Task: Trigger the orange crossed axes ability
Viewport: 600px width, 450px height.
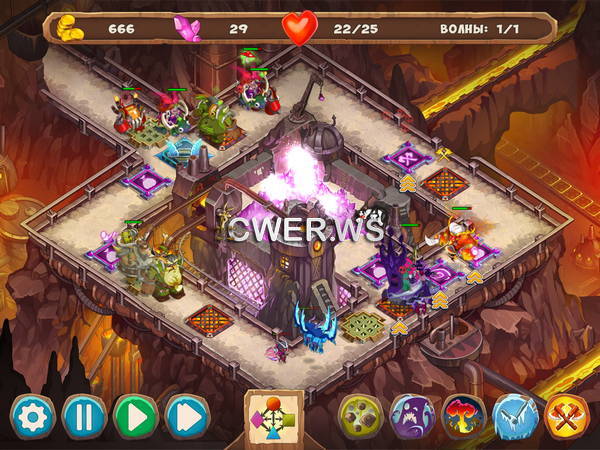Action: [566, 416]
